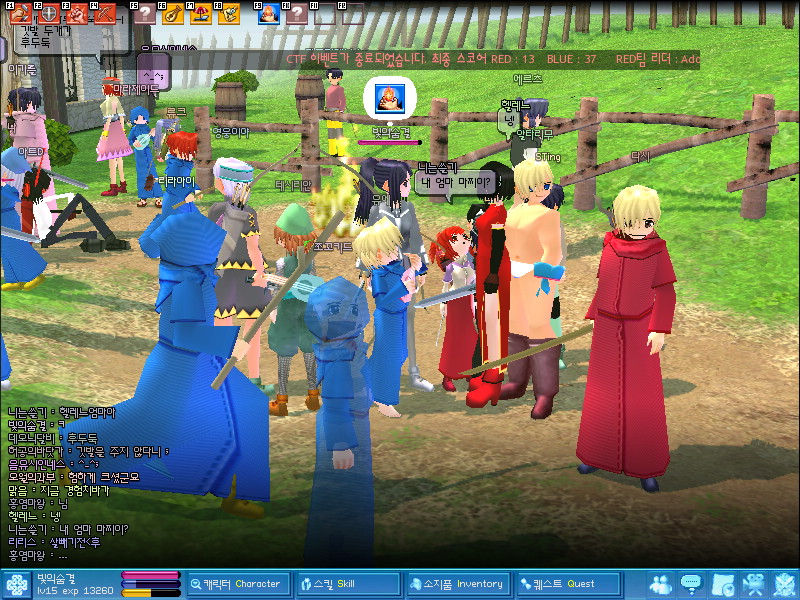Screen dimensions: 800x600
Task: Open the chat speech bubble icon
Action: [690, 584]
